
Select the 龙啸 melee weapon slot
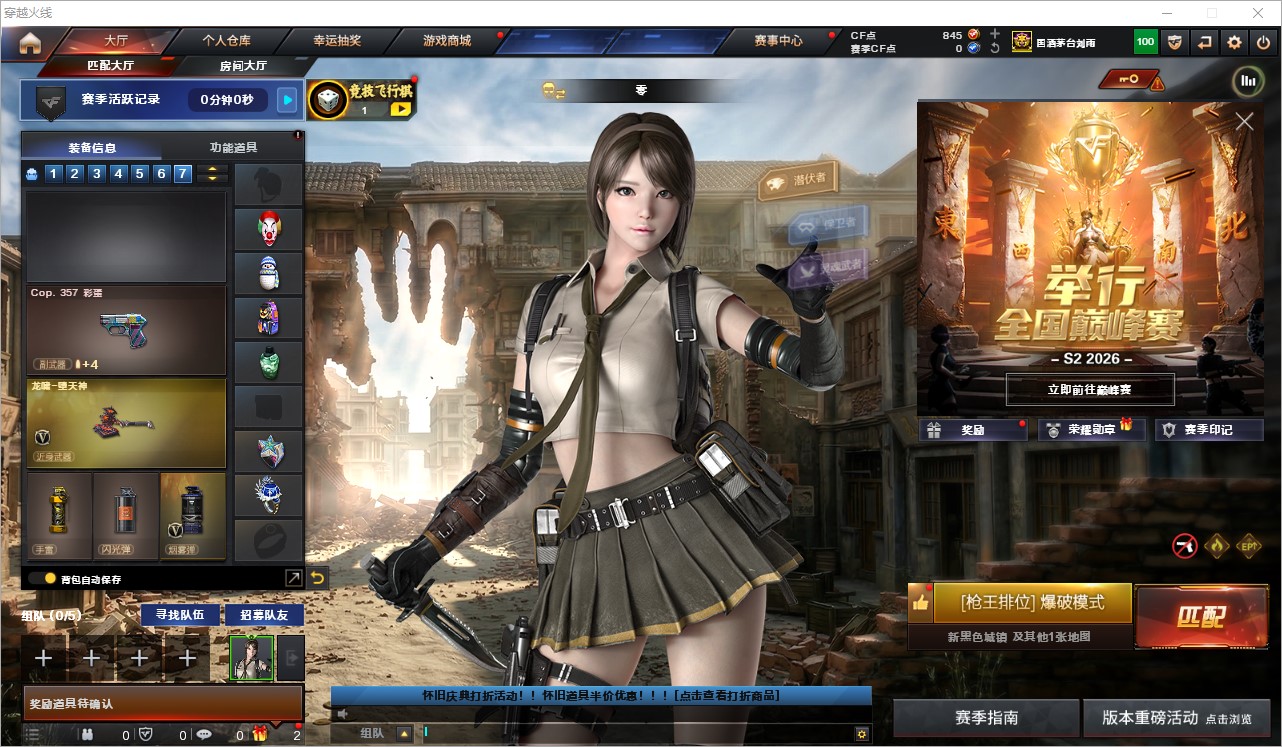(126, 422)
